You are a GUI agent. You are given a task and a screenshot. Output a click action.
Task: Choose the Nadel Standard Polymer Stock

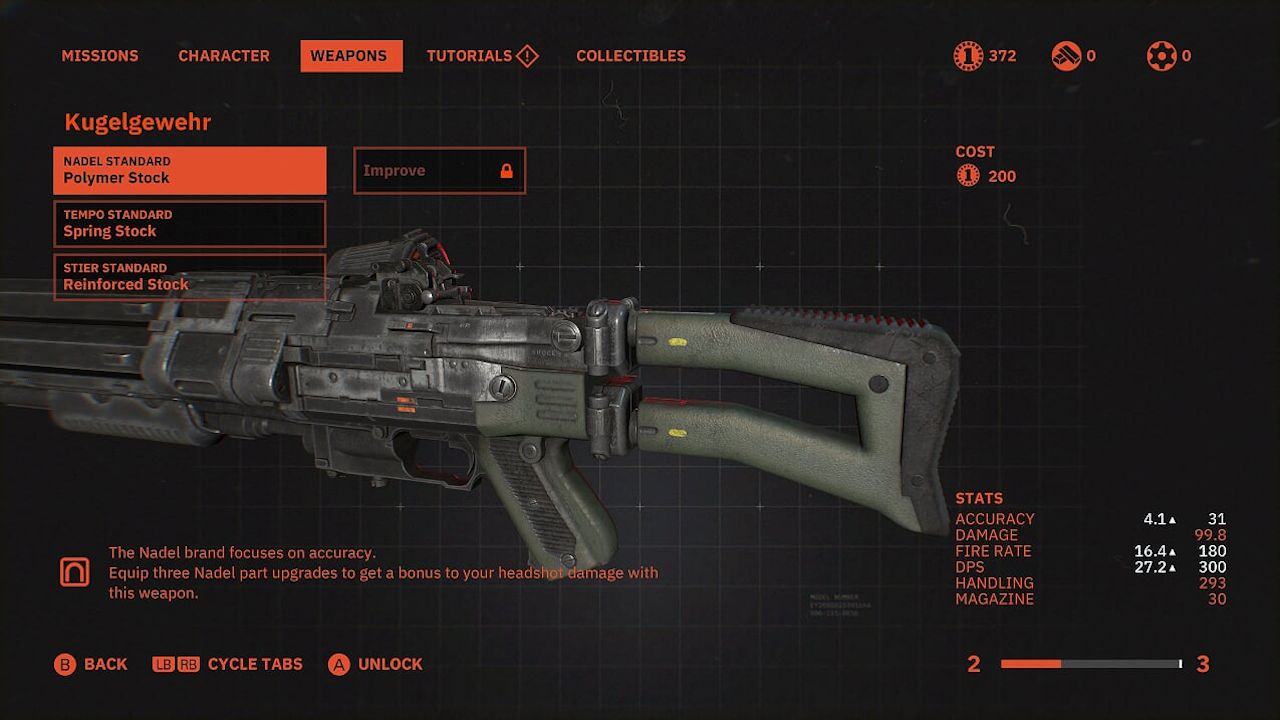coord(190,171)
